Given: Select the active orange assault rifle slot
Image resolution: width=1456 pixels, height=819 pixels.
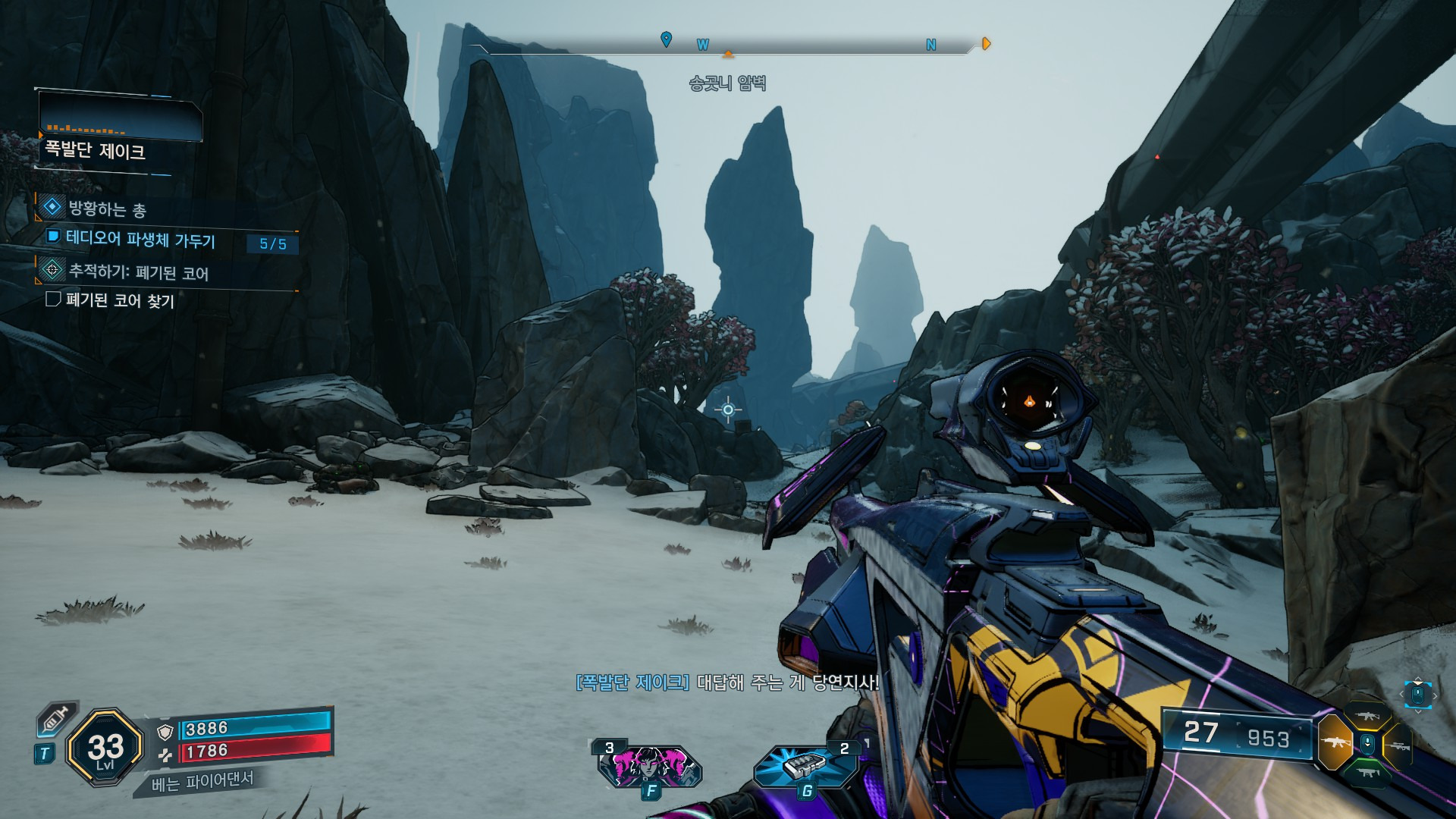Looking at the screenshot, I should click(x=1335, y=743).
